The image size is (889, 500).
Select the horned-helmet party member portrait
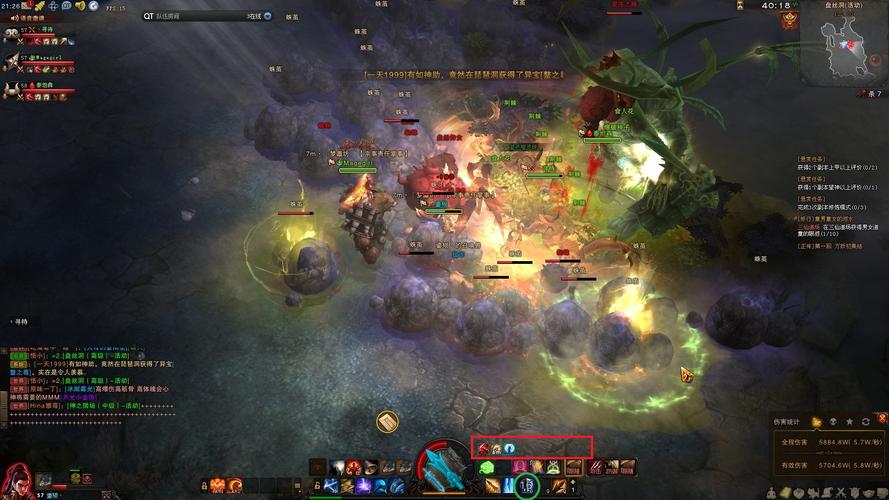point(11,88)
